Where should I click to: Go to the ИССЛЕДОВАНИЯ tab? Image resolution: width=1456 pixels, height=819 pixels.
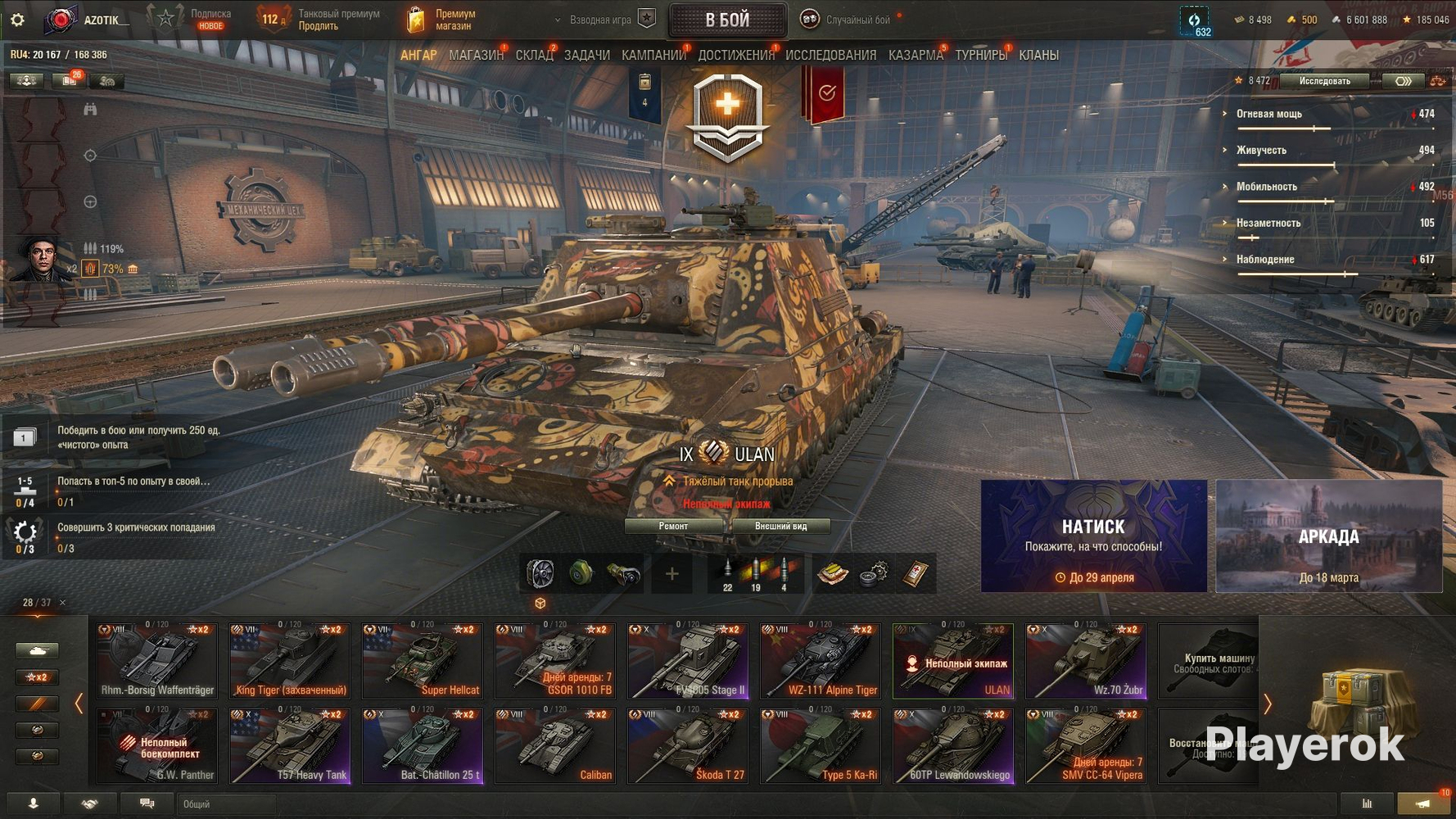tap(830, 55)
